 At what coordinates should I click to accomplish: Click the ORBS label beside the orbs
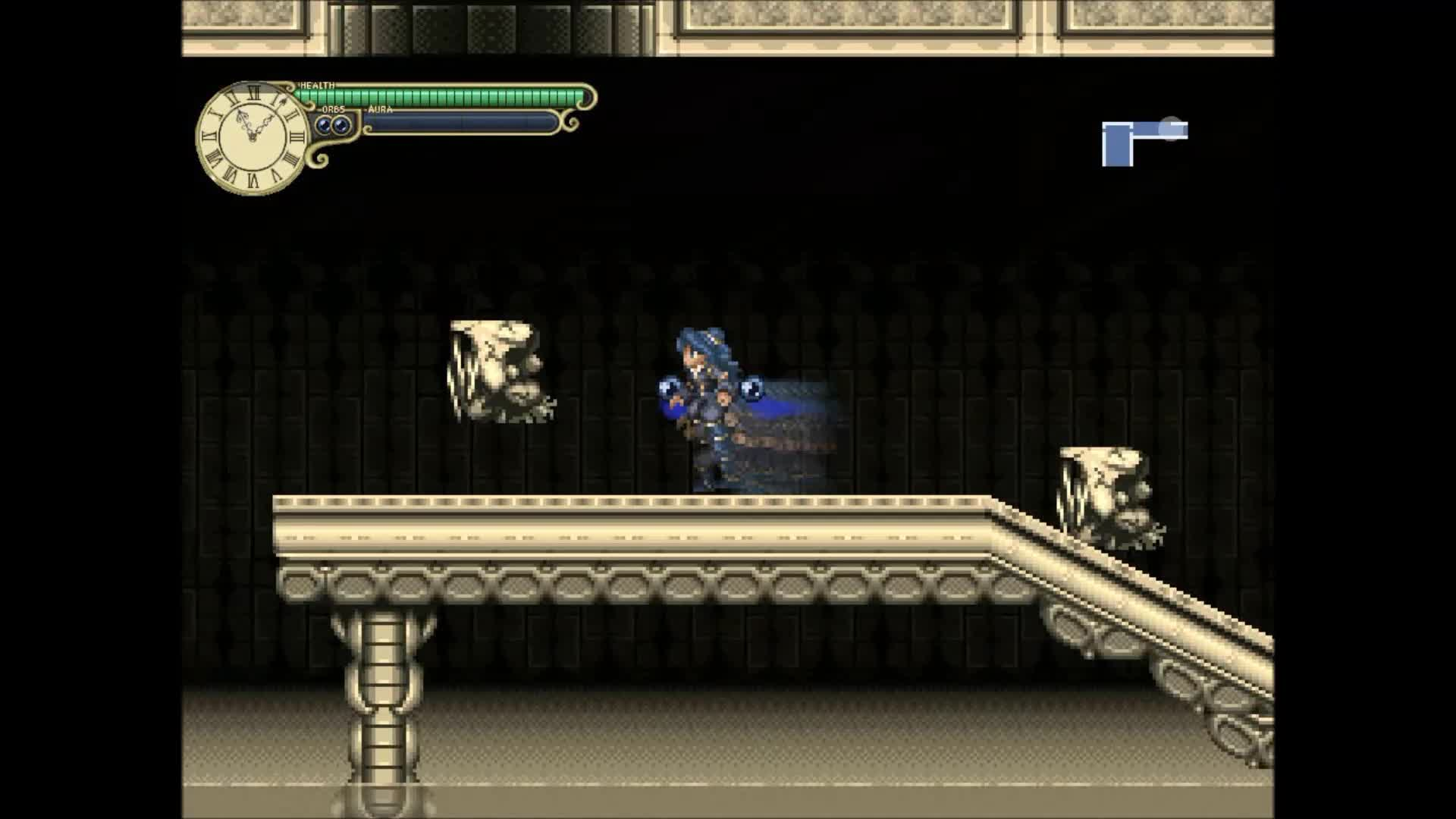click(334, 109)
